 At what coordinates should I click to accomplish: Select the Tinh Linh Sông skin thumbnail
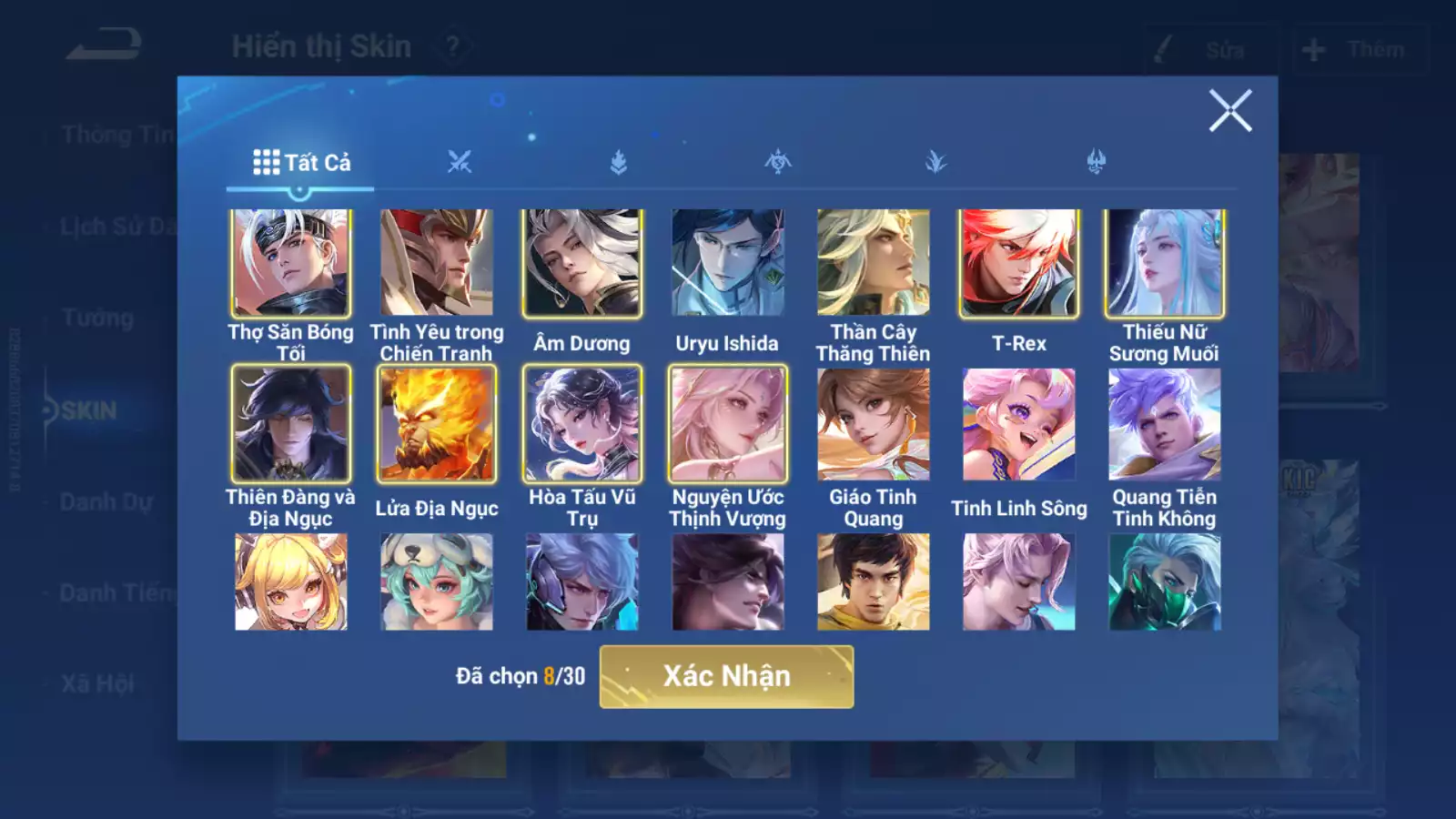[x=1019, y=424]
